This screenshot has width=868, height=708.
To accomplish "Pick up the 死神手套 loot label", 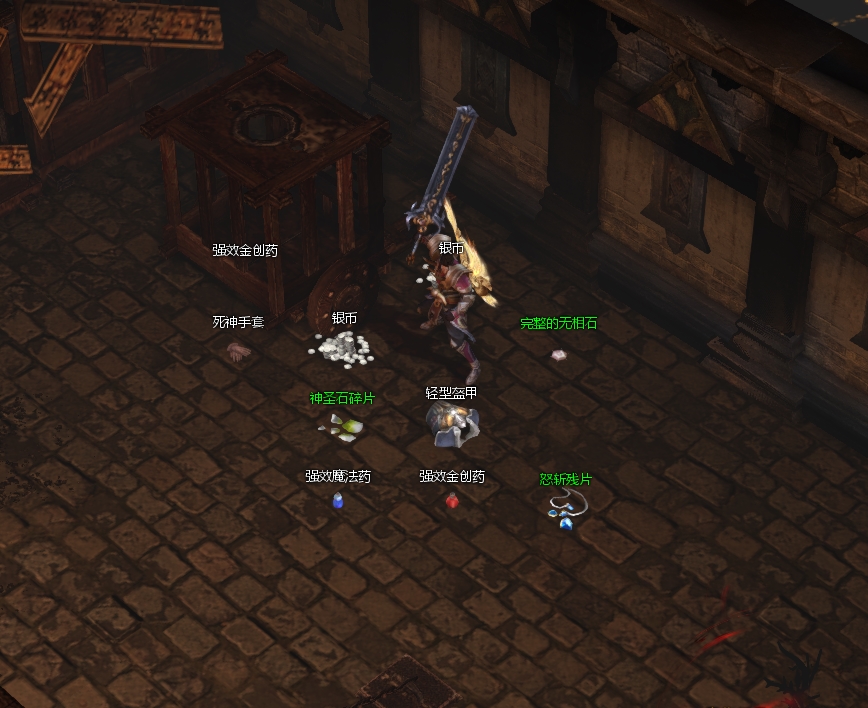I will point(238,322).
